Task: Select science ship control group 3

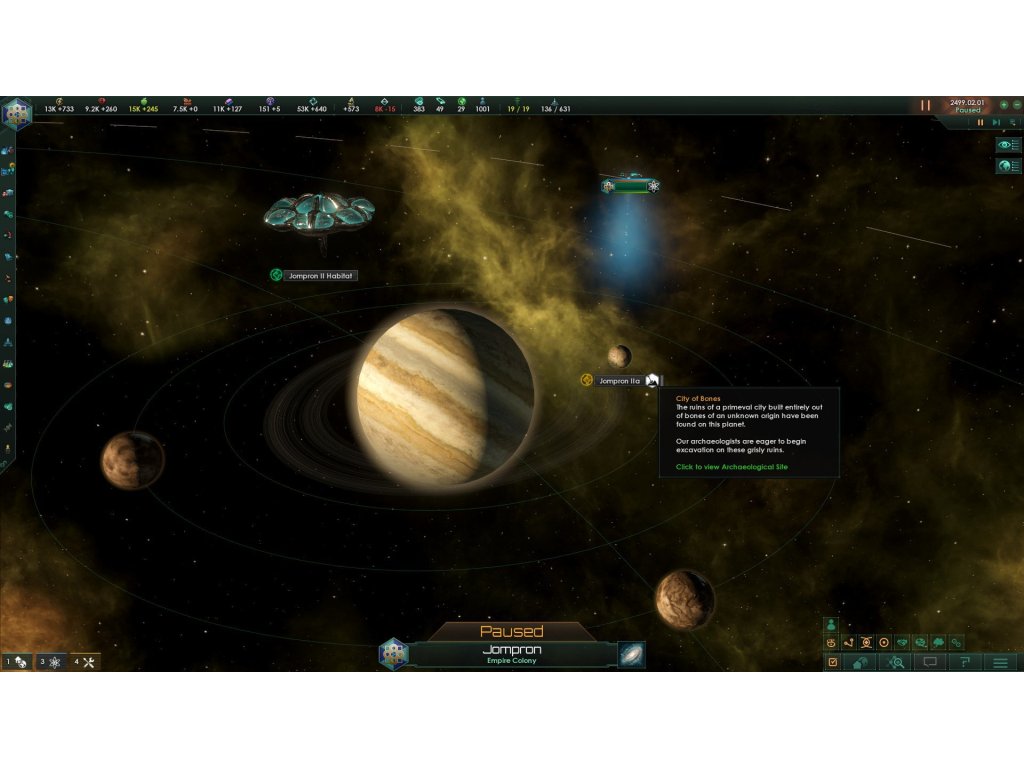Action: pyautogui.click(x=50, y=661)
